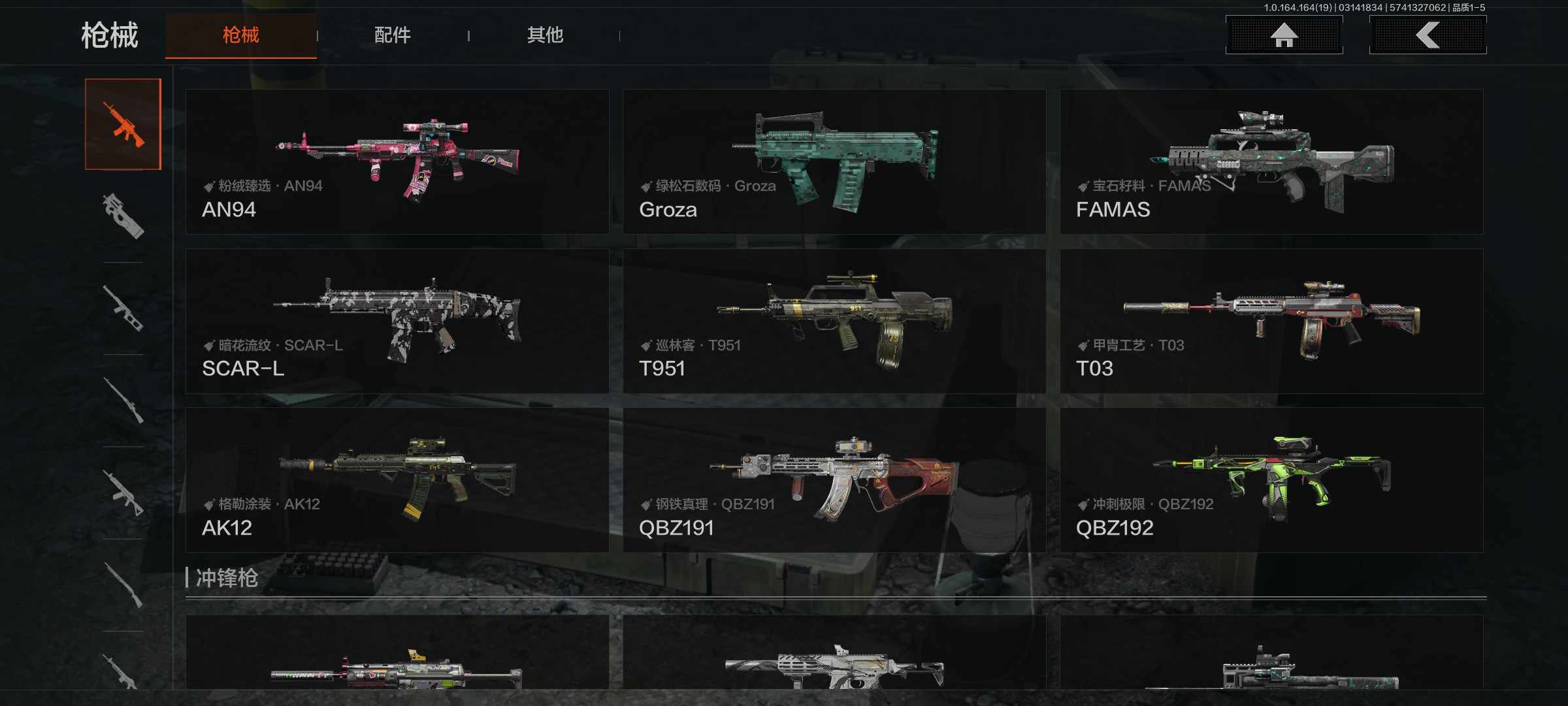Open the pink AN94 weapon tile
The image size is (1568, 706).
397,161
